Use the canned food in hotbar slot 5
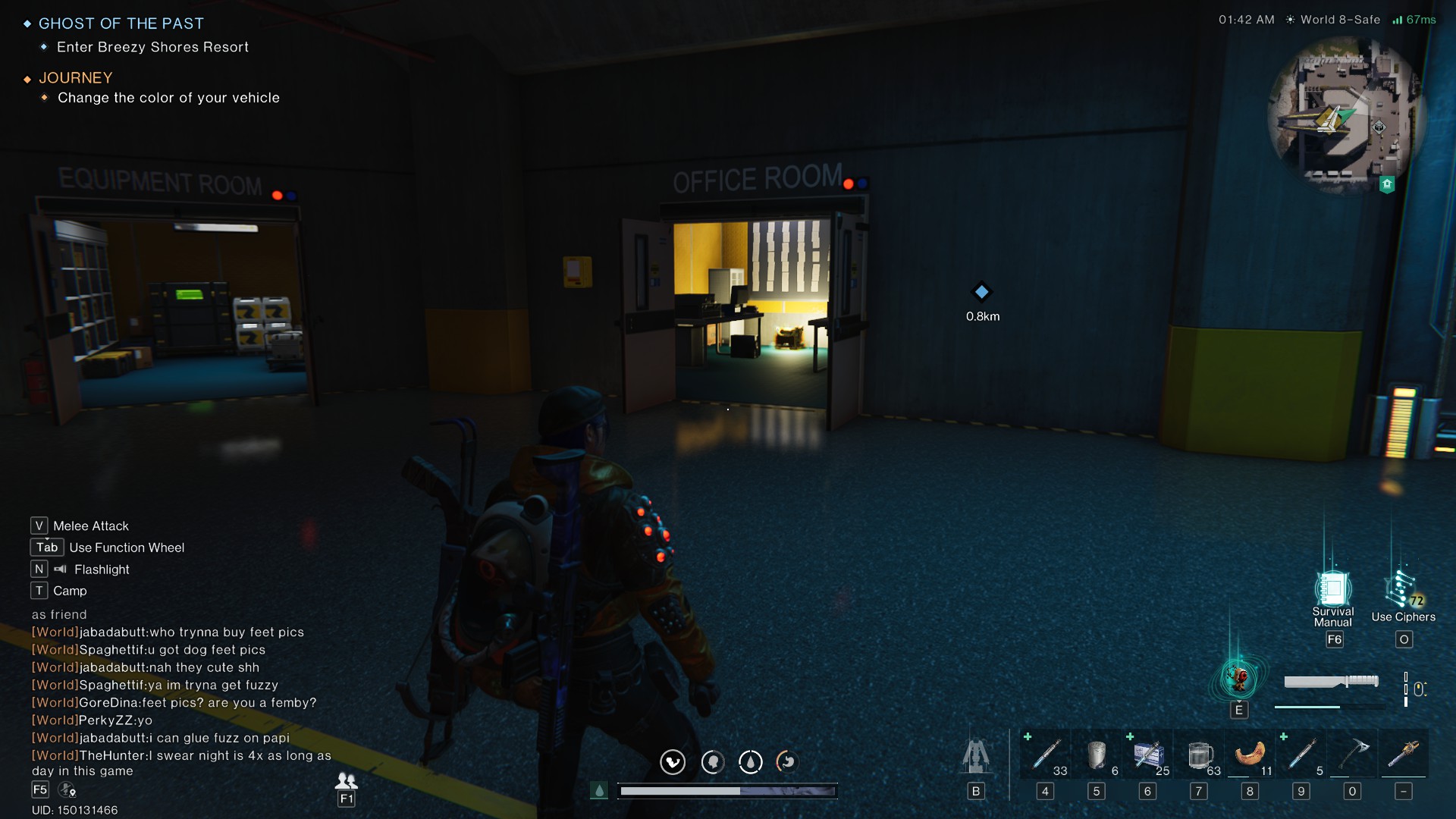This screenshot has width=1456, height=819. tap(1097, 755)
